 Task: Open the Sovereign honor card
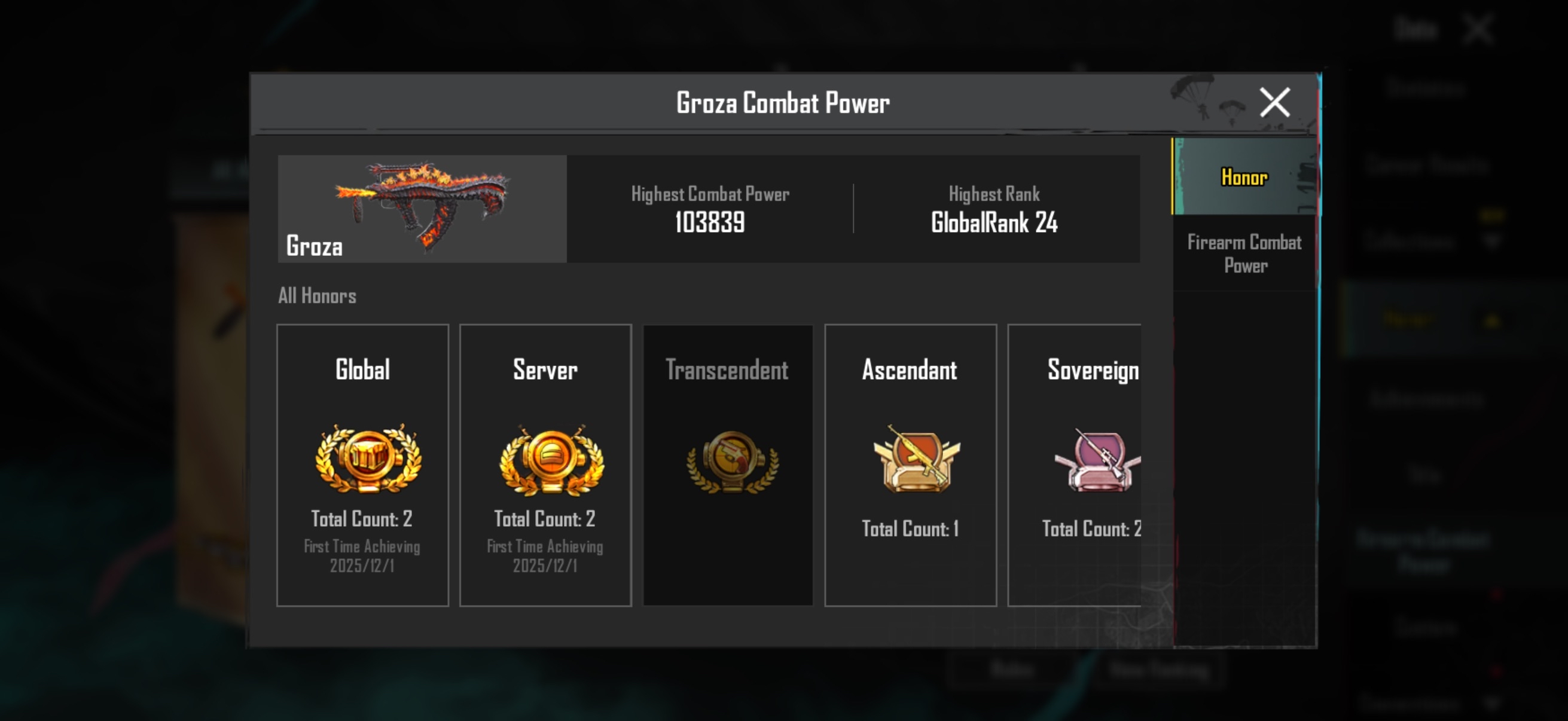[1076, 465]
